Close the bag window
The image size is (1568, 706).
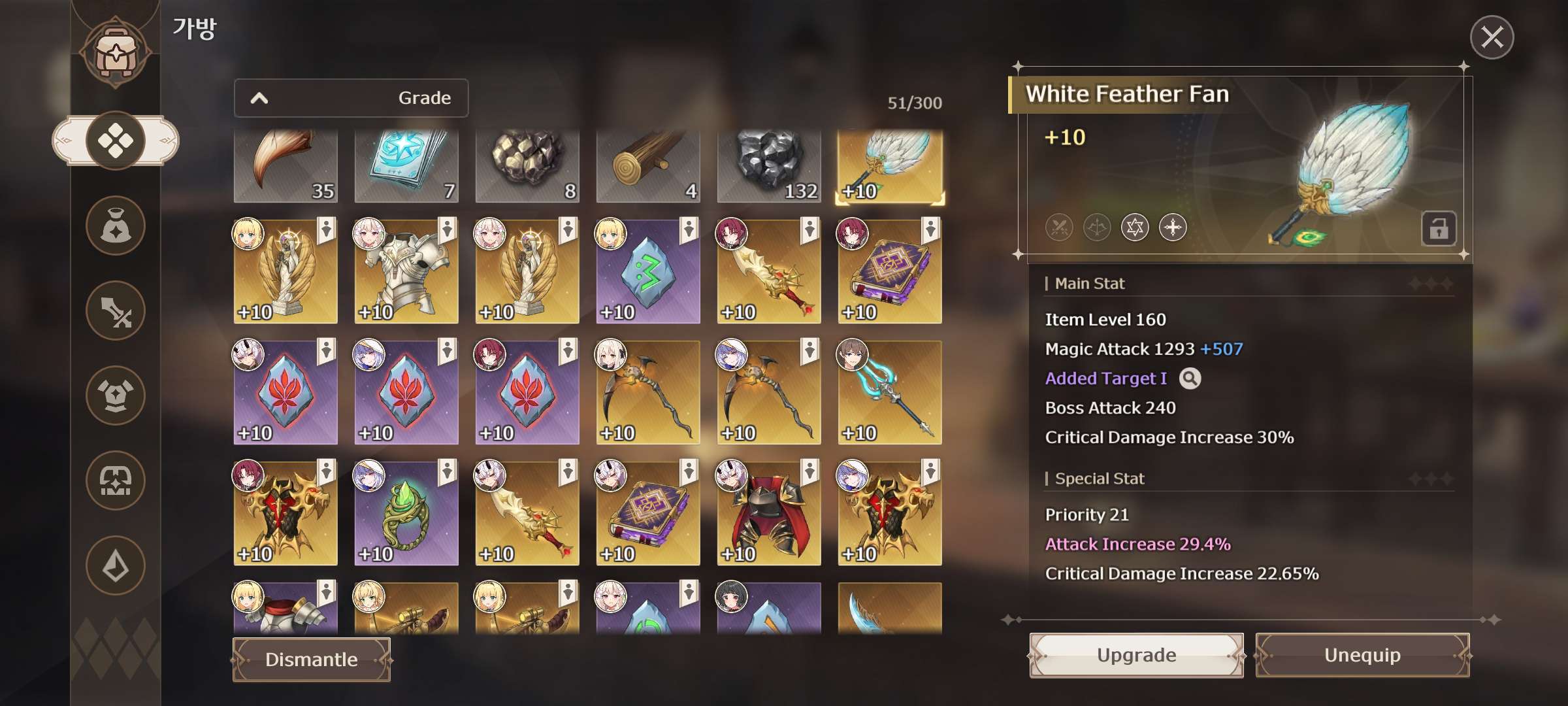[1492, 37]
